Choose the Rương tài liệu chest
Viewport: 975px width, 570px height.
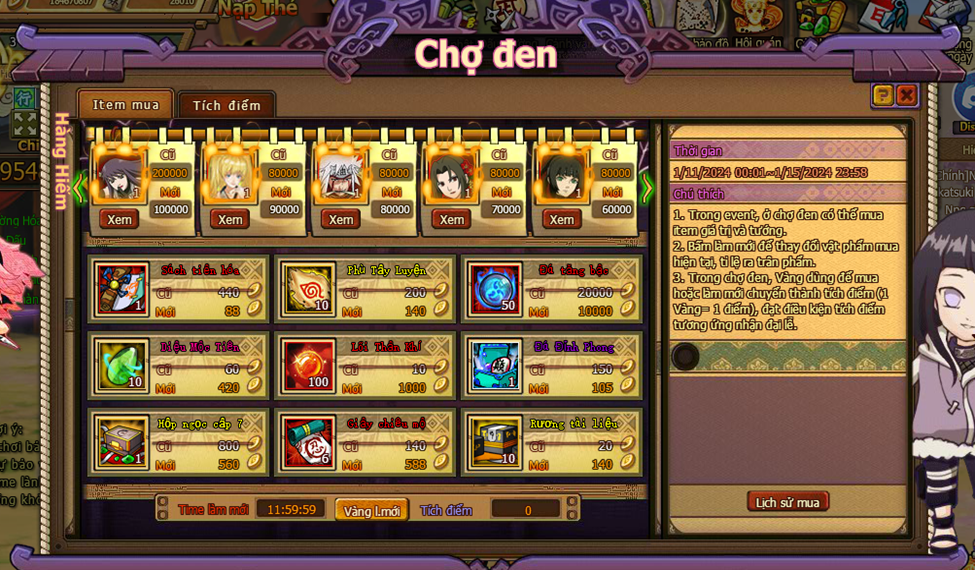click(494, 441)
